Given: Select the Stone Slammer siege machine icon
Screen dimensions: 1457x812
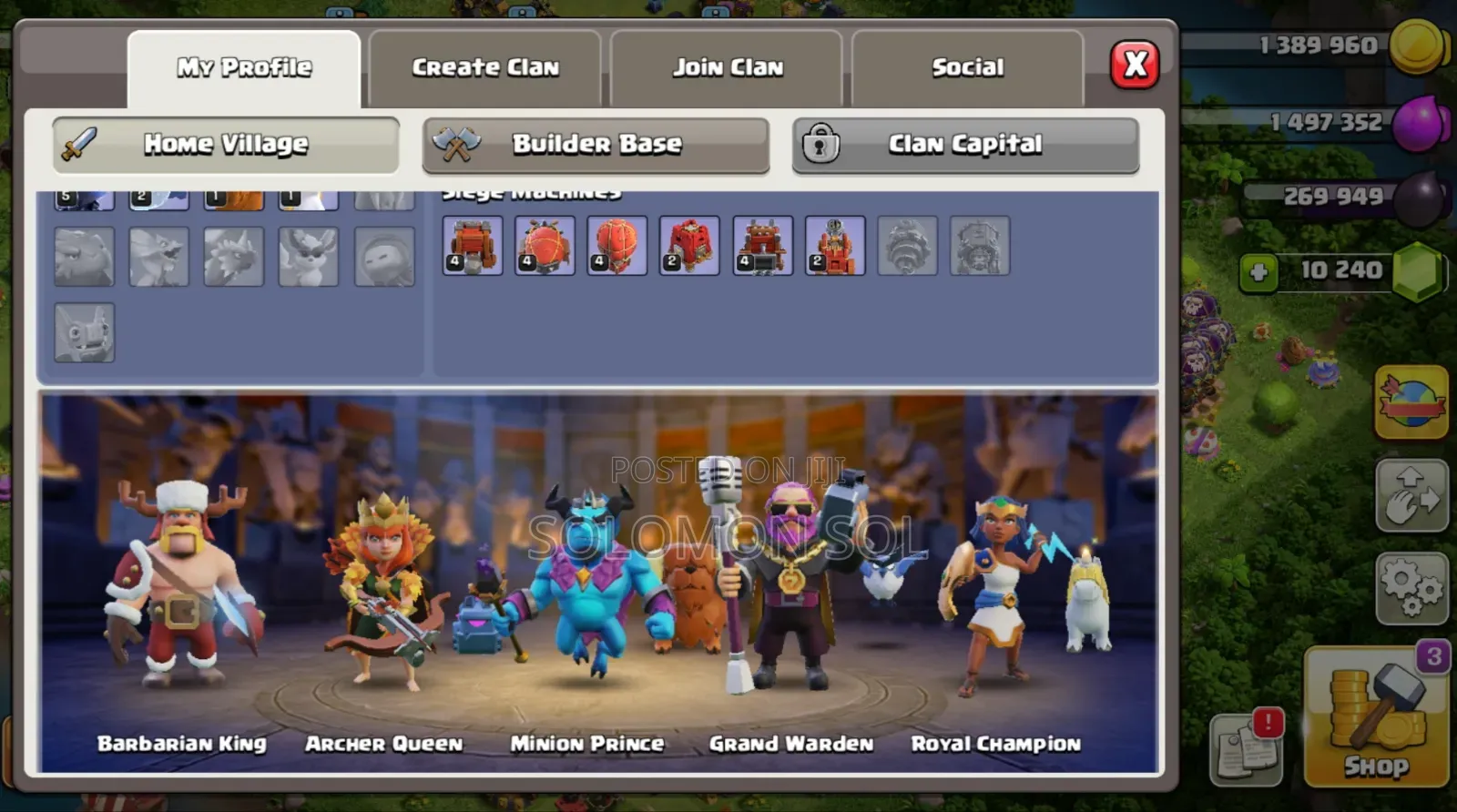Looking at the screenshot, I should [x=617, y=246].
